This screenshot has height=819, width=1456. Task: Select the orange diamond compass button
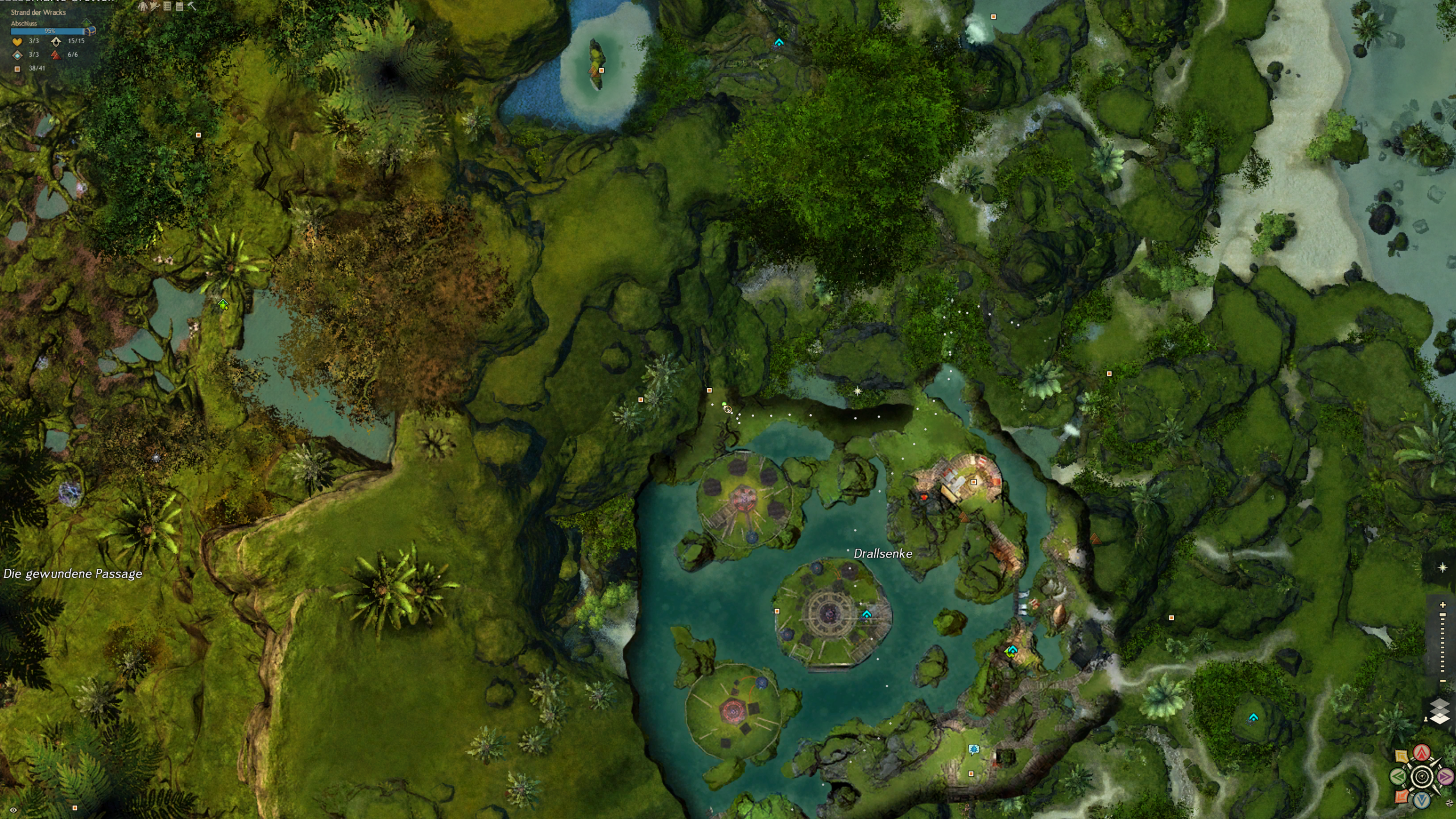pyautogui.click(x=1401, y=796)
